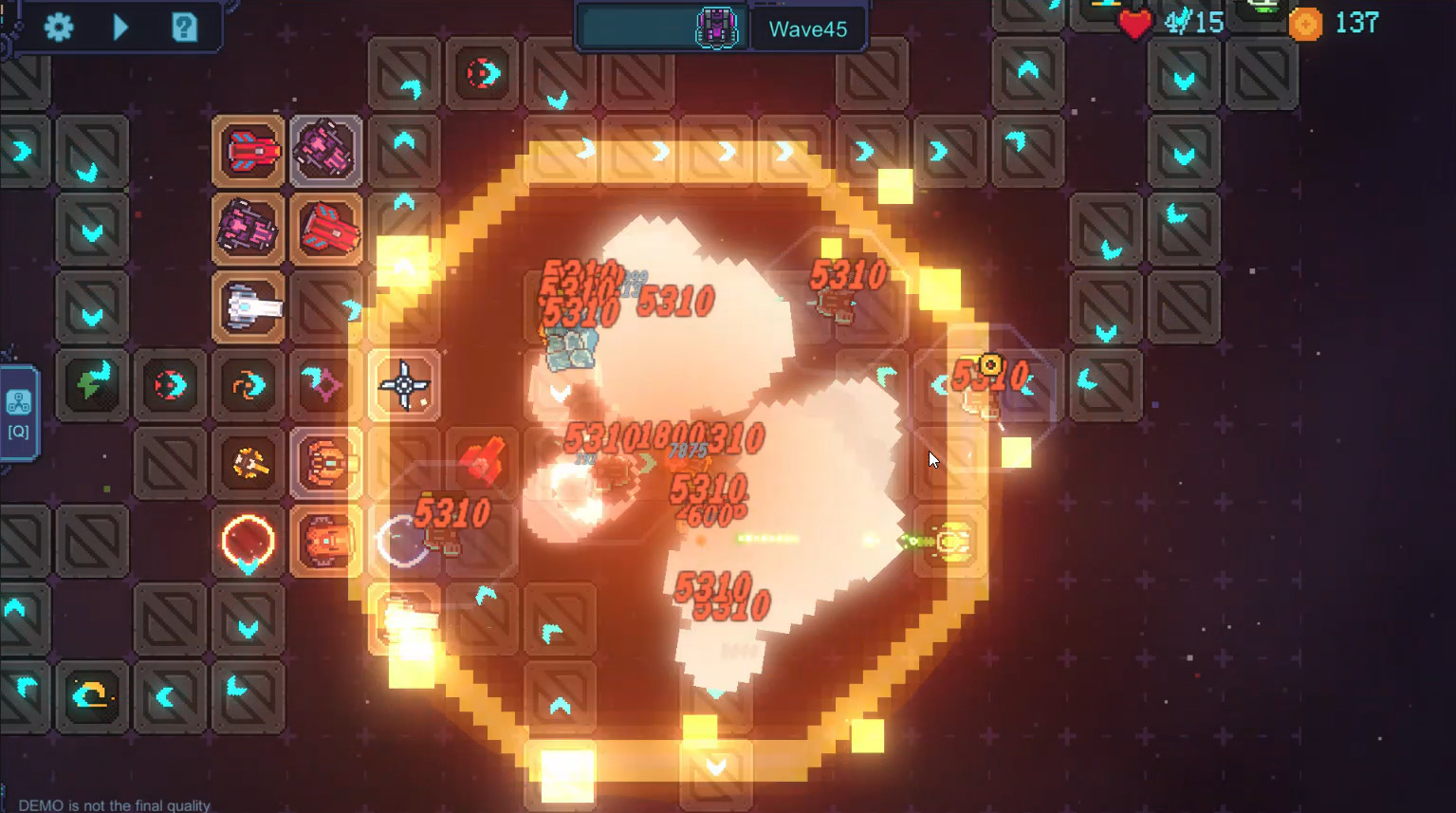Select the red spaceship tower near top left
Viewport: 1456px width, 813px height.
tap(248, 150)
